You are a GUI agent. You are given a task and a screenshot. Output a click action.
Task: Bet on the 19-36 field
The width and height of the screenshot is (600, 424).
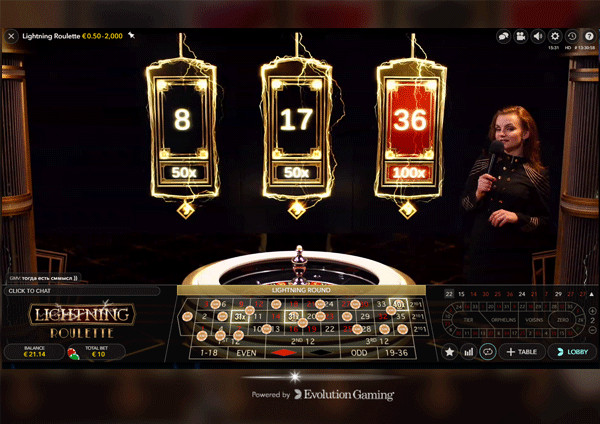click(x=396, y=352)
